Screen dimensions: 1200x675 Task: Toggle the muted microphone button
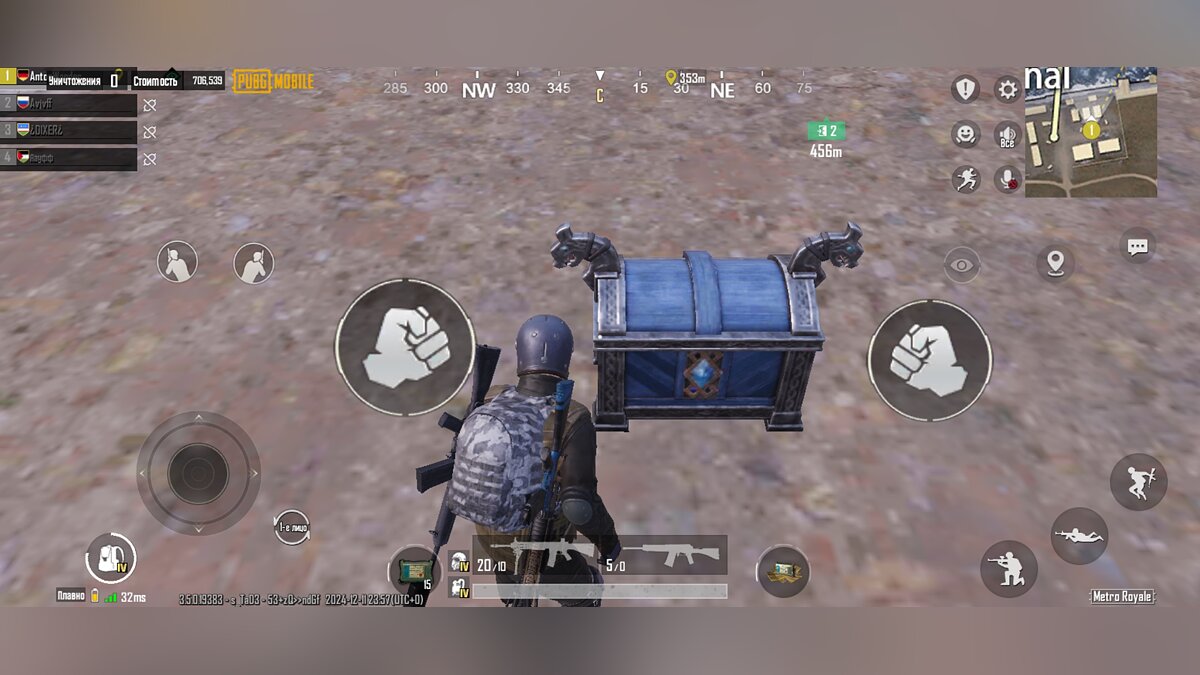1007,178
